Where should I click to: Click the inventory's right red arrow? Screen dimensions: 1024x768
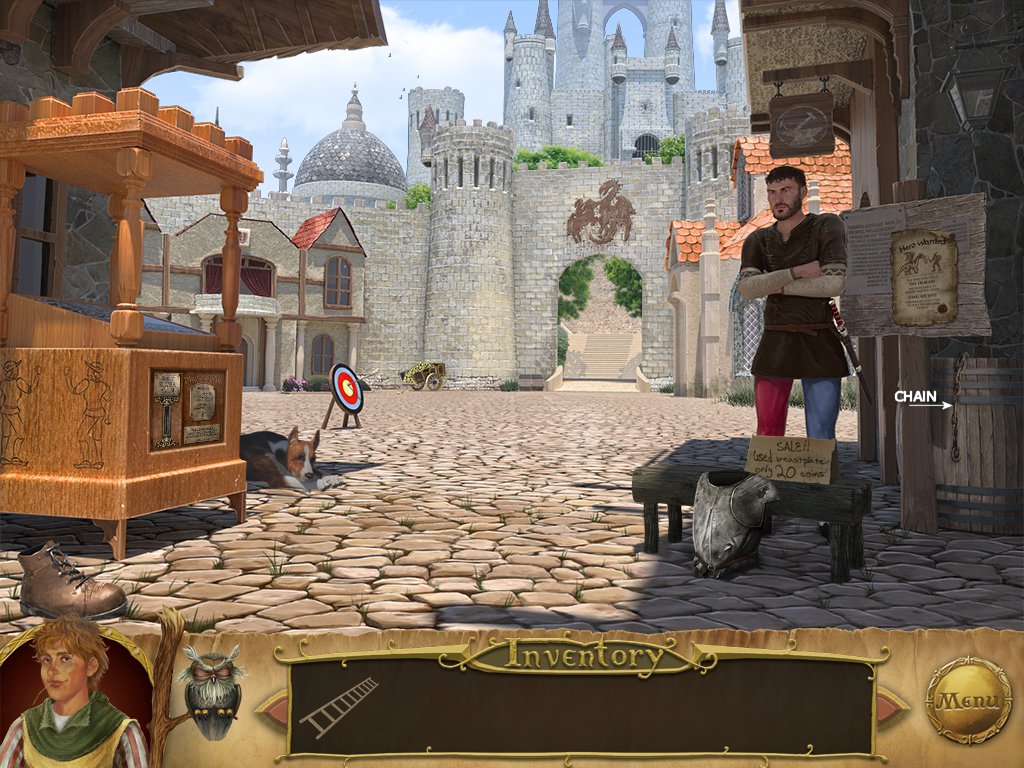click(x=891, y=707)
